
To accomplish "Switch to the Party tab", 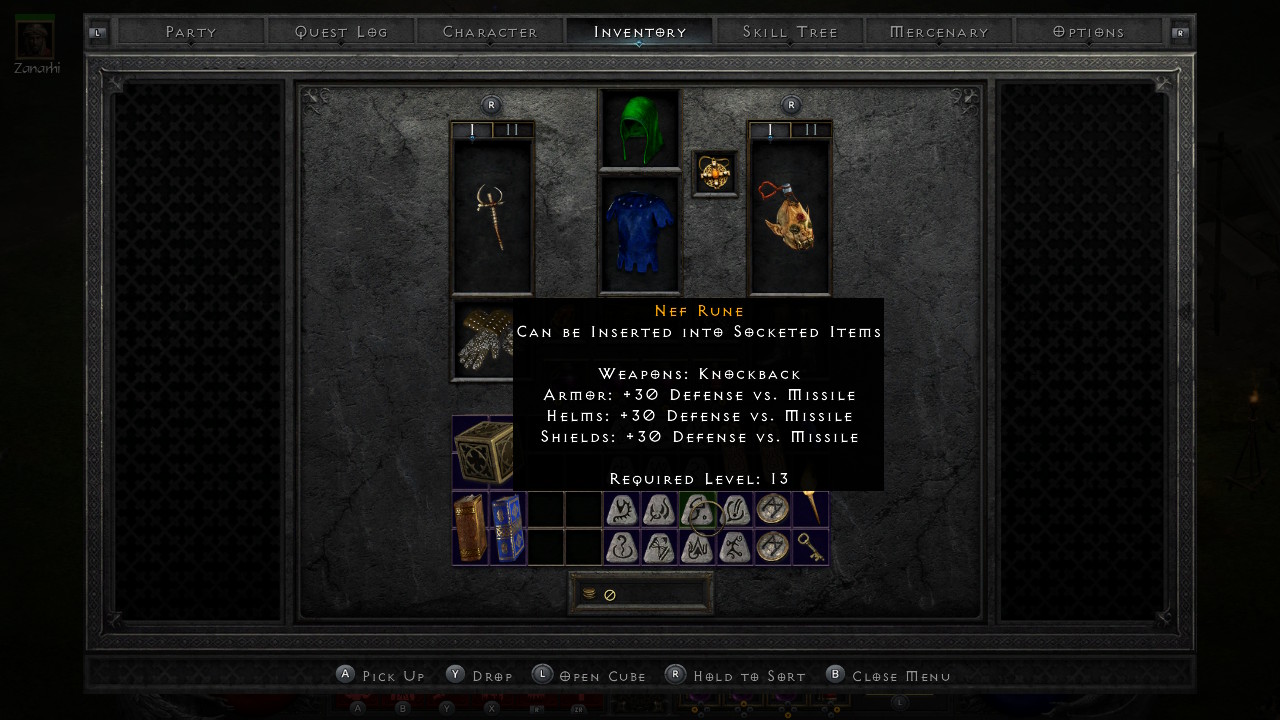I will point(191,32).
